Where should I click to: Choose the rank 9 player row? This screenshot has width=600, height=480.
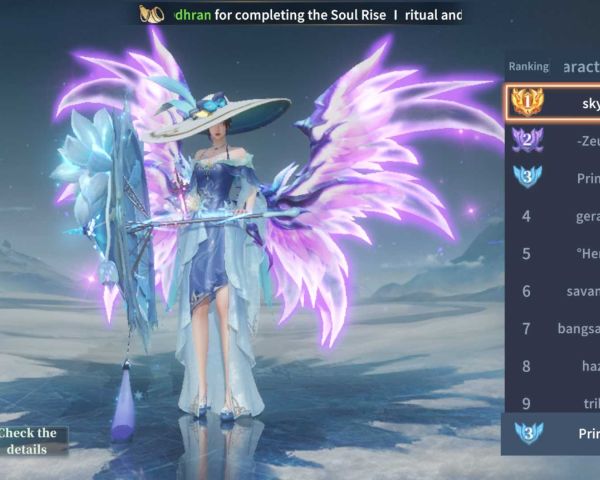pyautogui.click(x=553, y=402)
